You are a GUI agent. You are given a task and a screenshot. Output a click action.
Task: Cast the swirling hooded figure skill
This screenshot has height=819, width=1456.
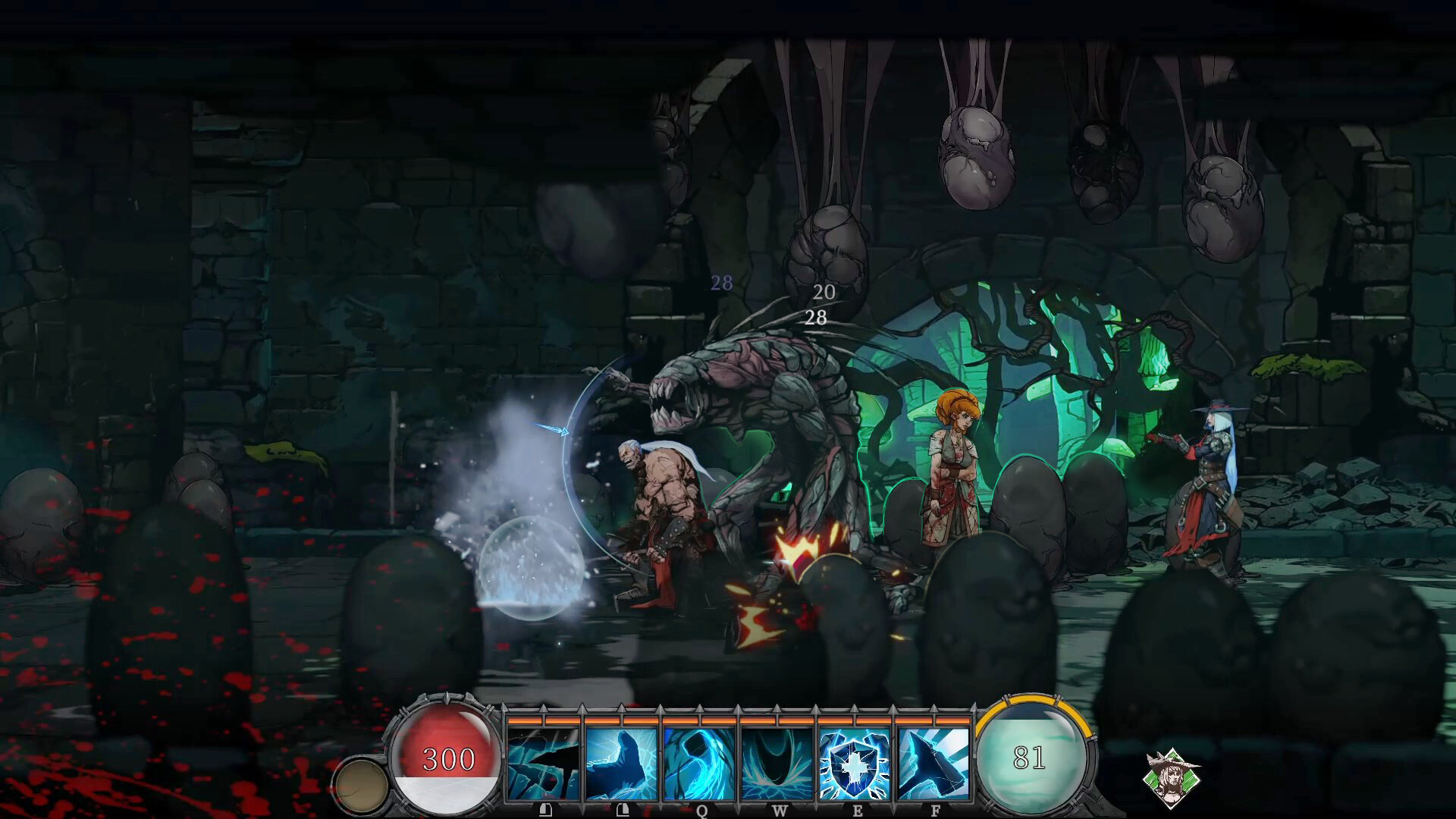699,764
